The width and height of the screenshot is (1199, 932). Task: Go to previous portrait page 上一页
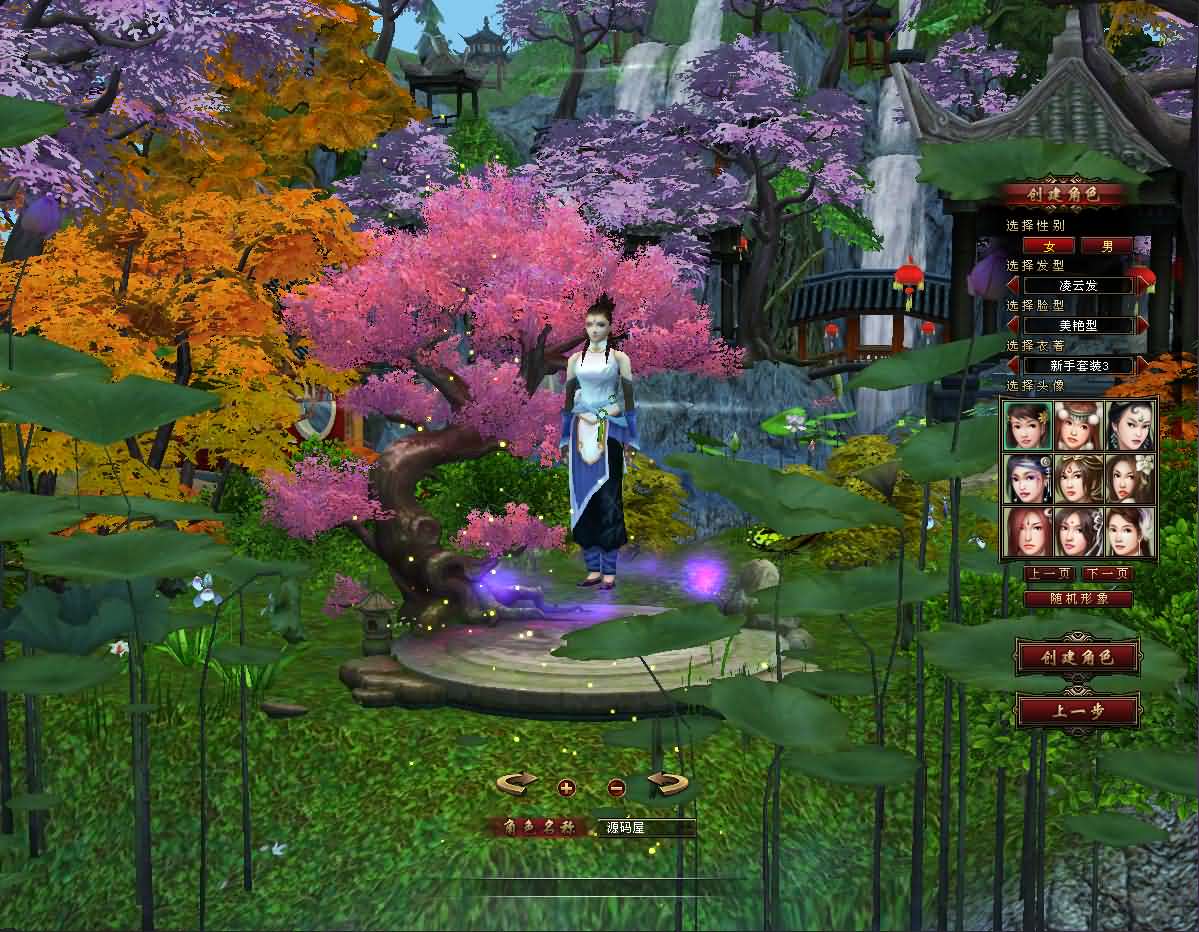(x=1049, y=574)
